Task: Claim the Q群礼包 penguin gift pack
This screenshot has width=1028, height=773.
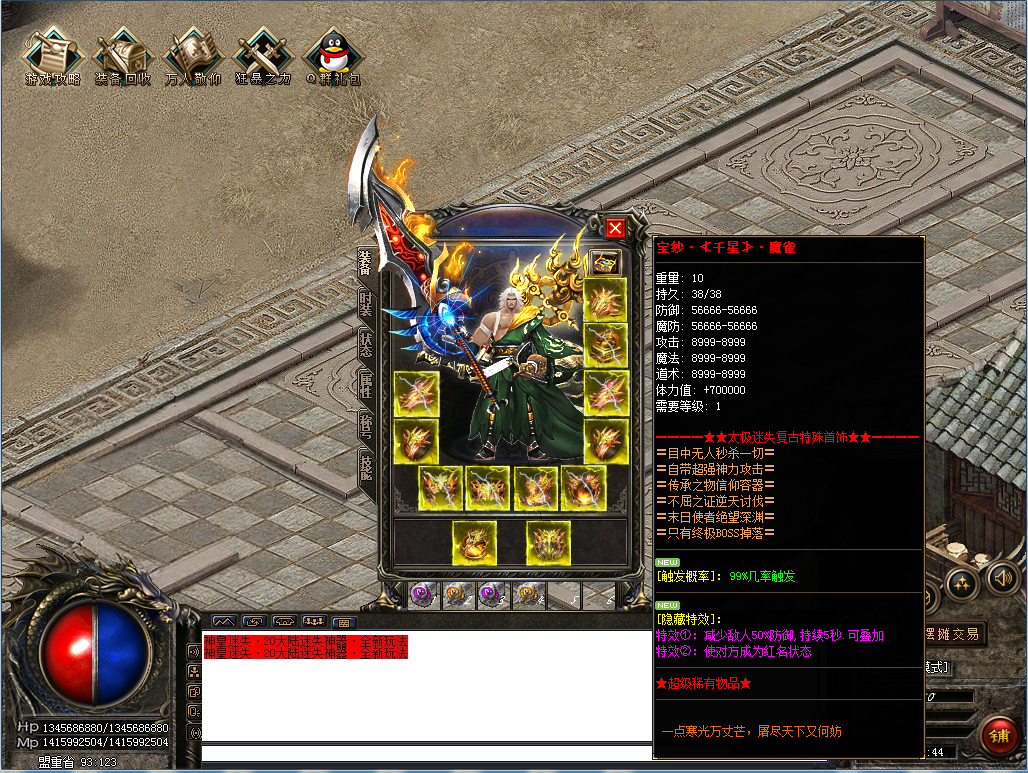Action: pyautogui.click(x=333, y=56)
